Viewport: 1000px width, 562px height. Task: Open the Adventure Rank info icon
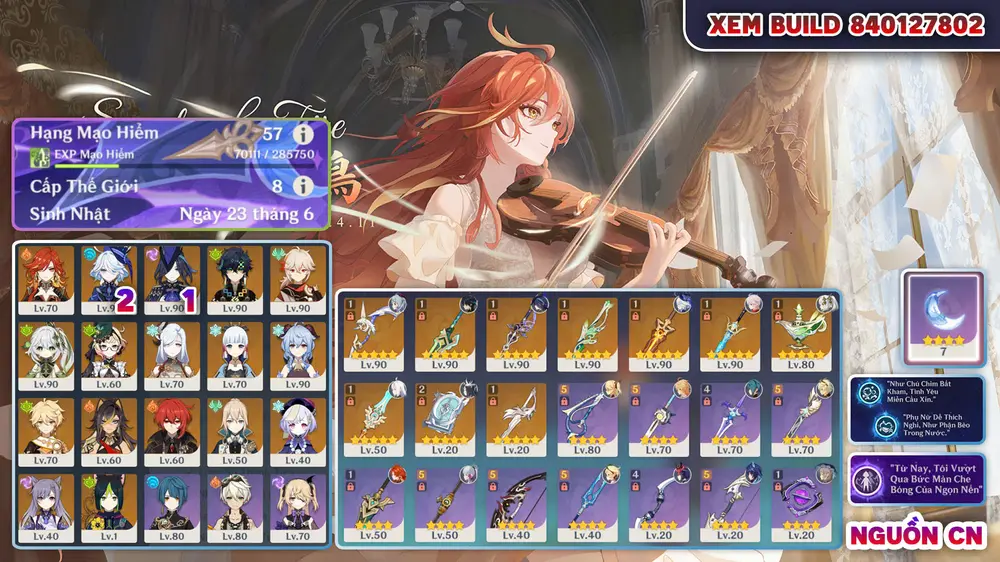click(x=300, y=134)
